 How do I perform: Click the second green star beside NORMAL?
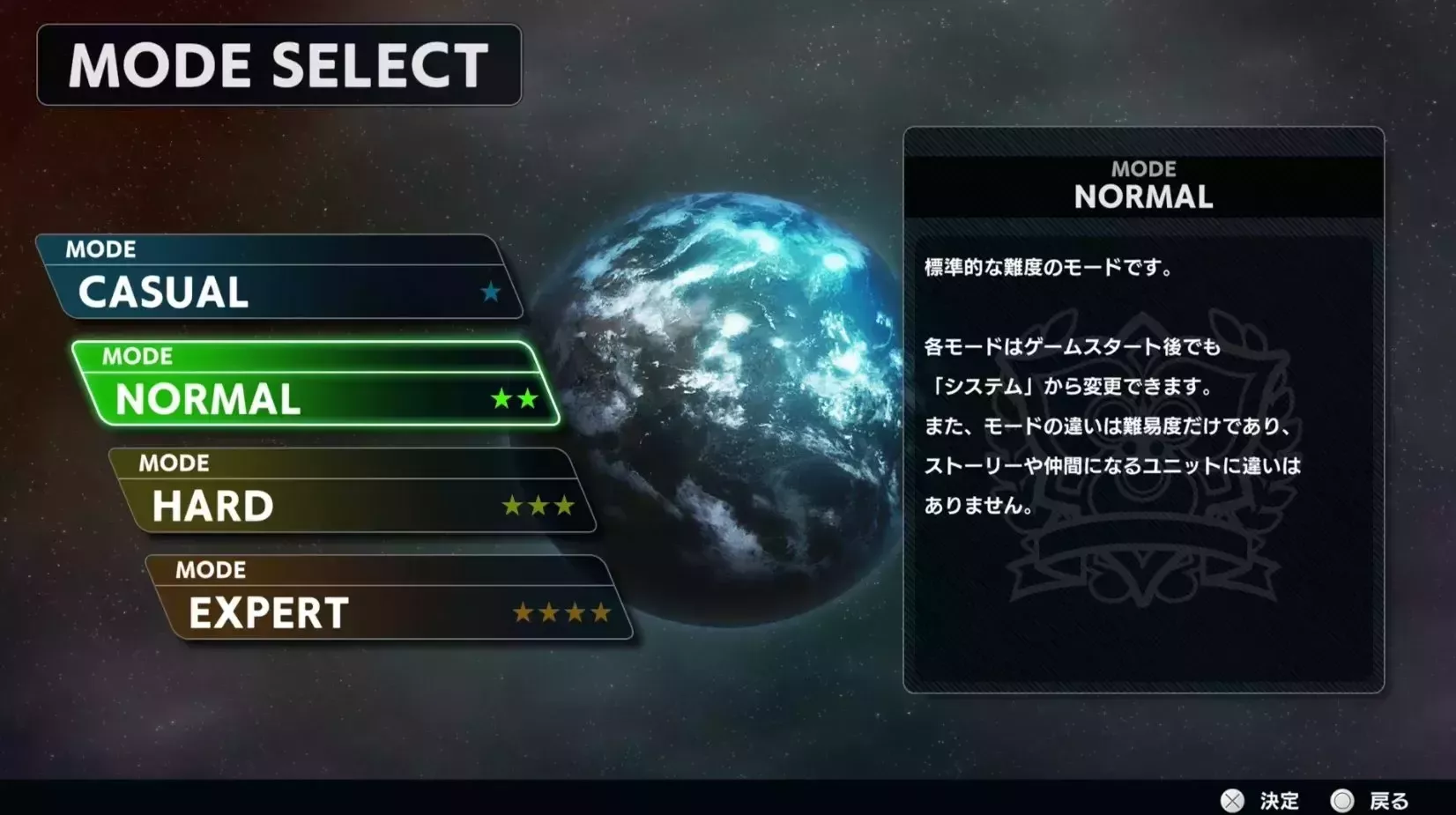coord(530,398)
